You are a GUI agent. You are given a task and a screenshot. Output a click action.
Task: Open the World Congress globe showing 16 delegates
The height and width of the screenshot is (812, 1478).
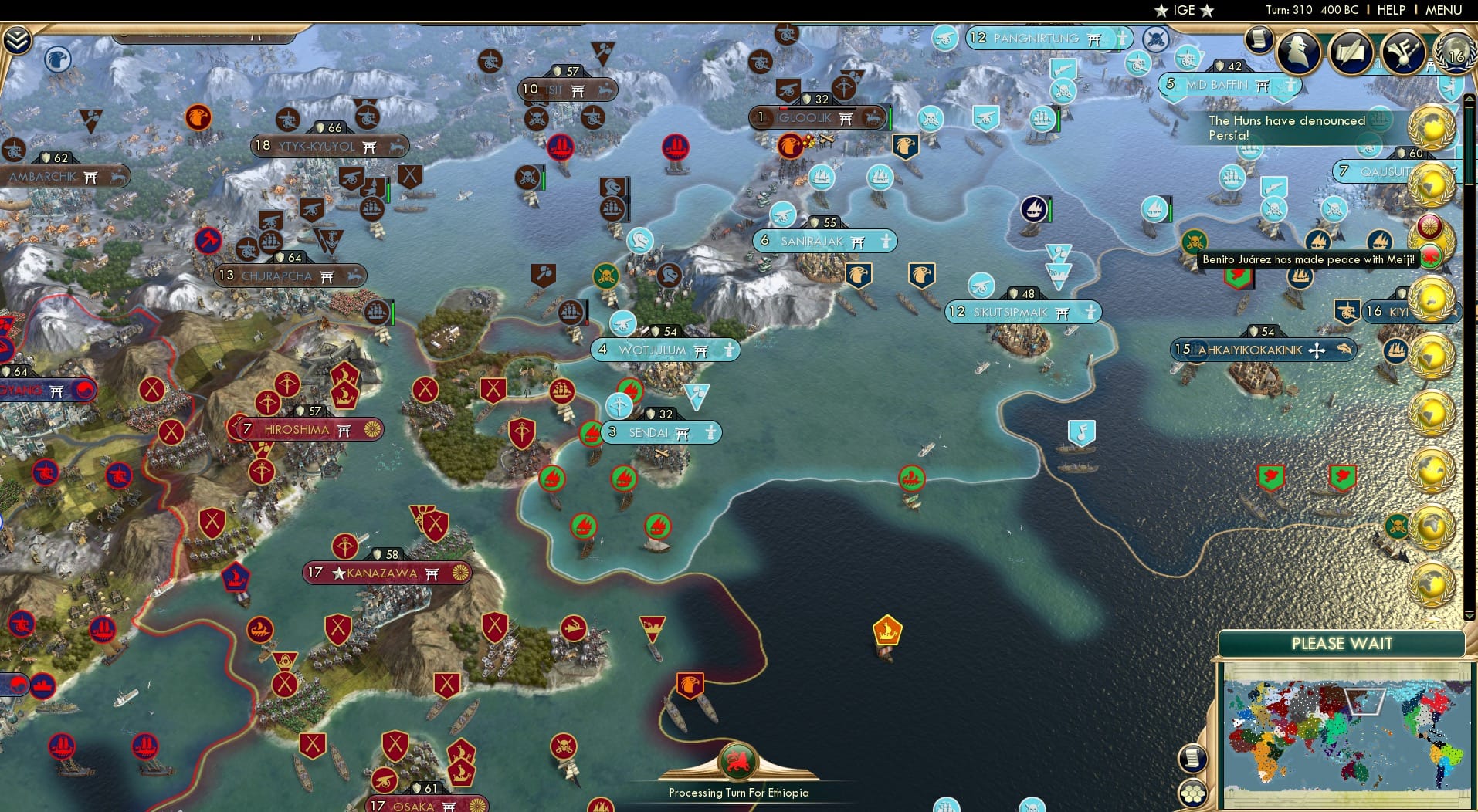coord(1455,54)
